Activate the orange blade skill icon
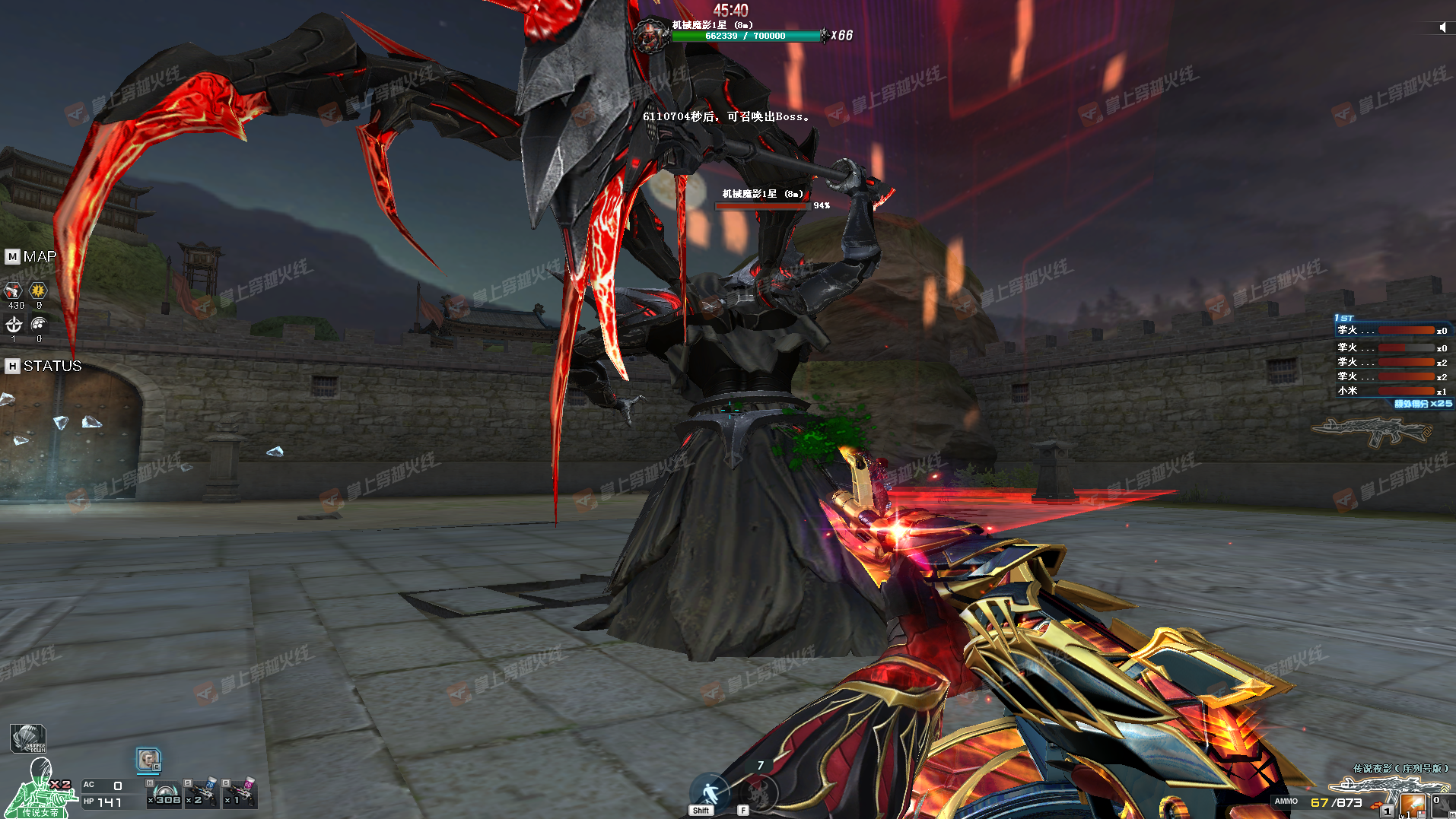1456x819 pixels. click(1413, 805)
